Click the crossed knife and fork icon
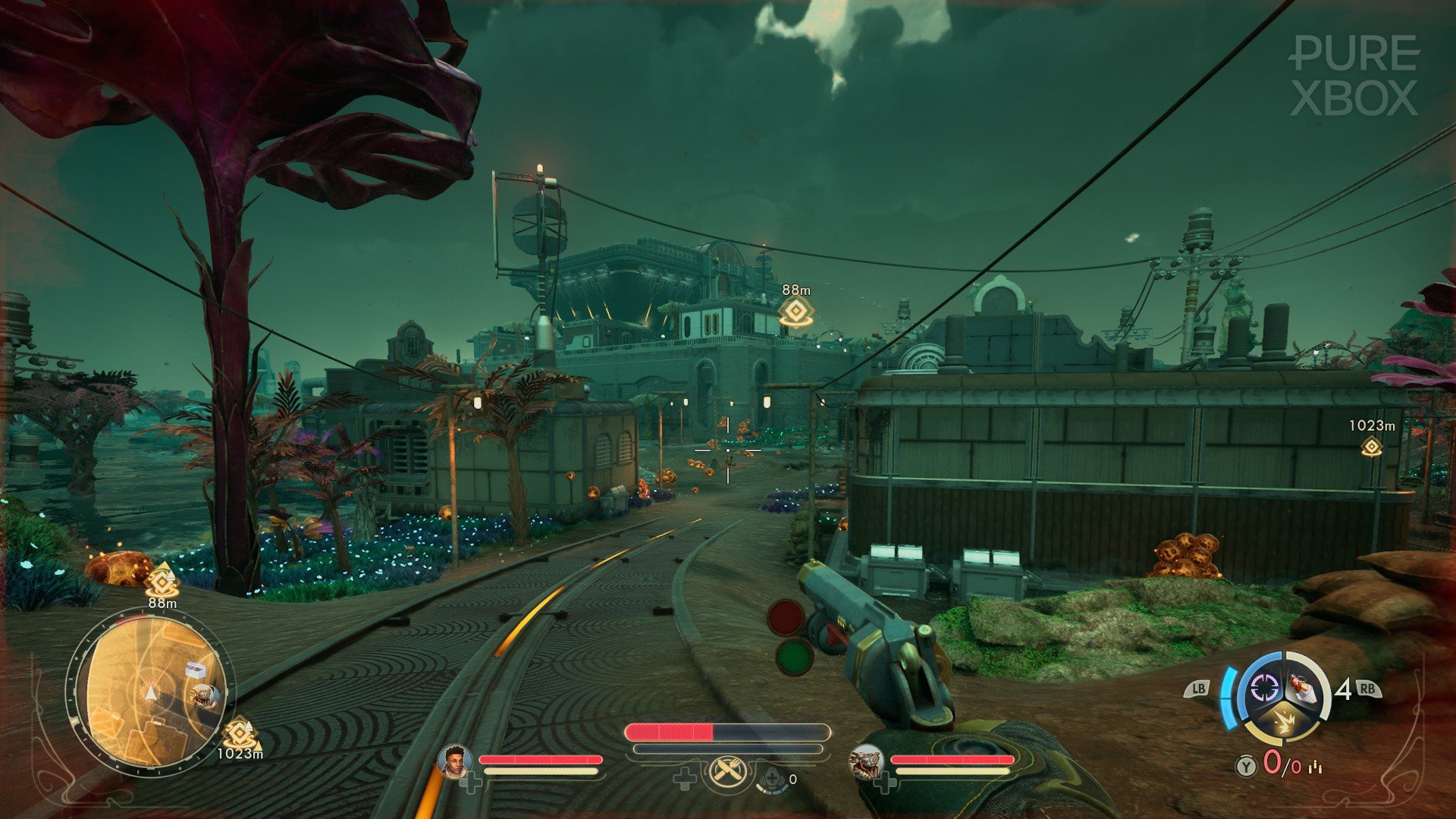The image size is (1456, 819). (x=729, y=773)
